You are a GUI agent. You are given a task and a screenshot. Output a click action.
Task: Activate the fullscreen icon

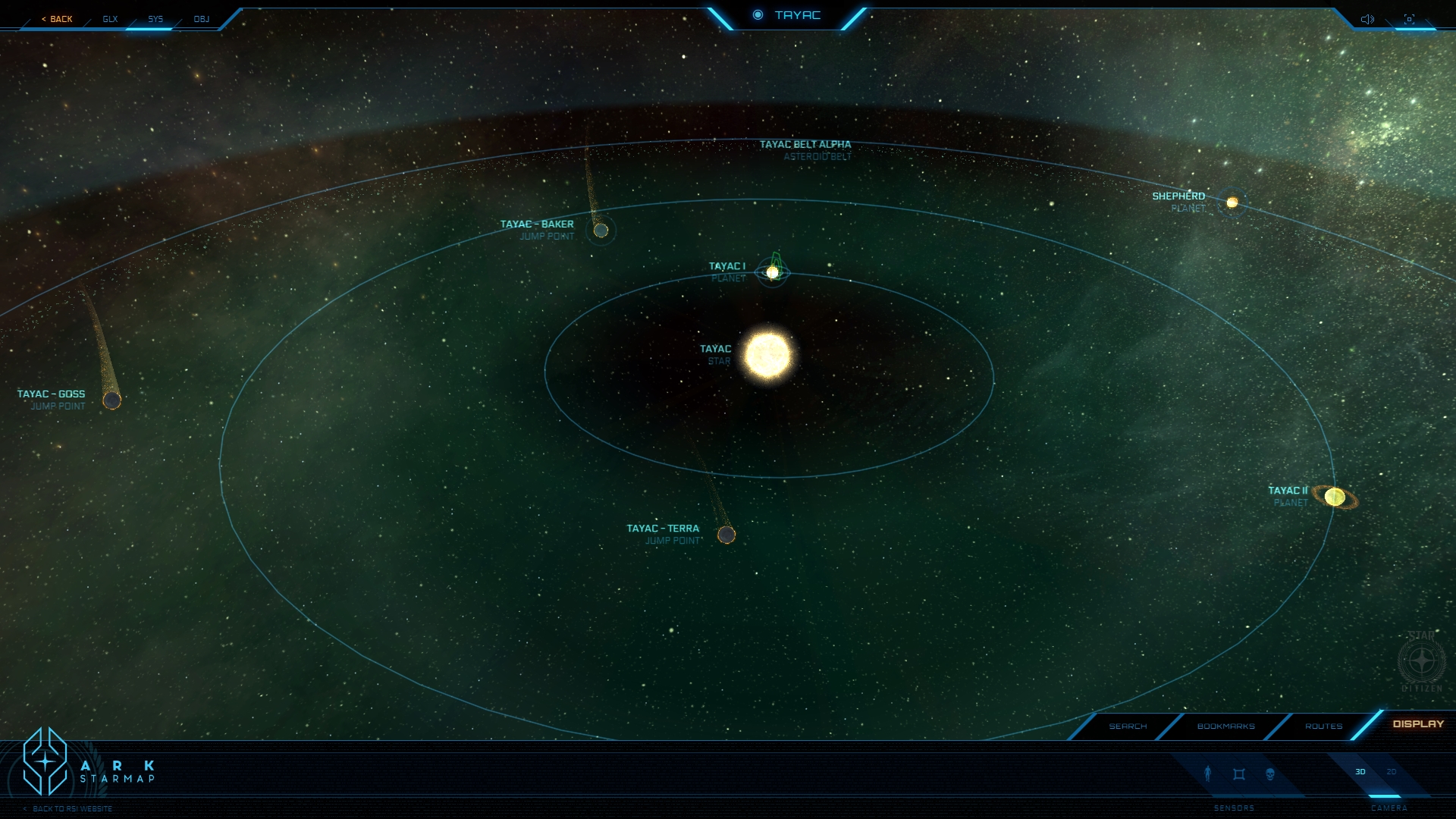point(1409,19)
